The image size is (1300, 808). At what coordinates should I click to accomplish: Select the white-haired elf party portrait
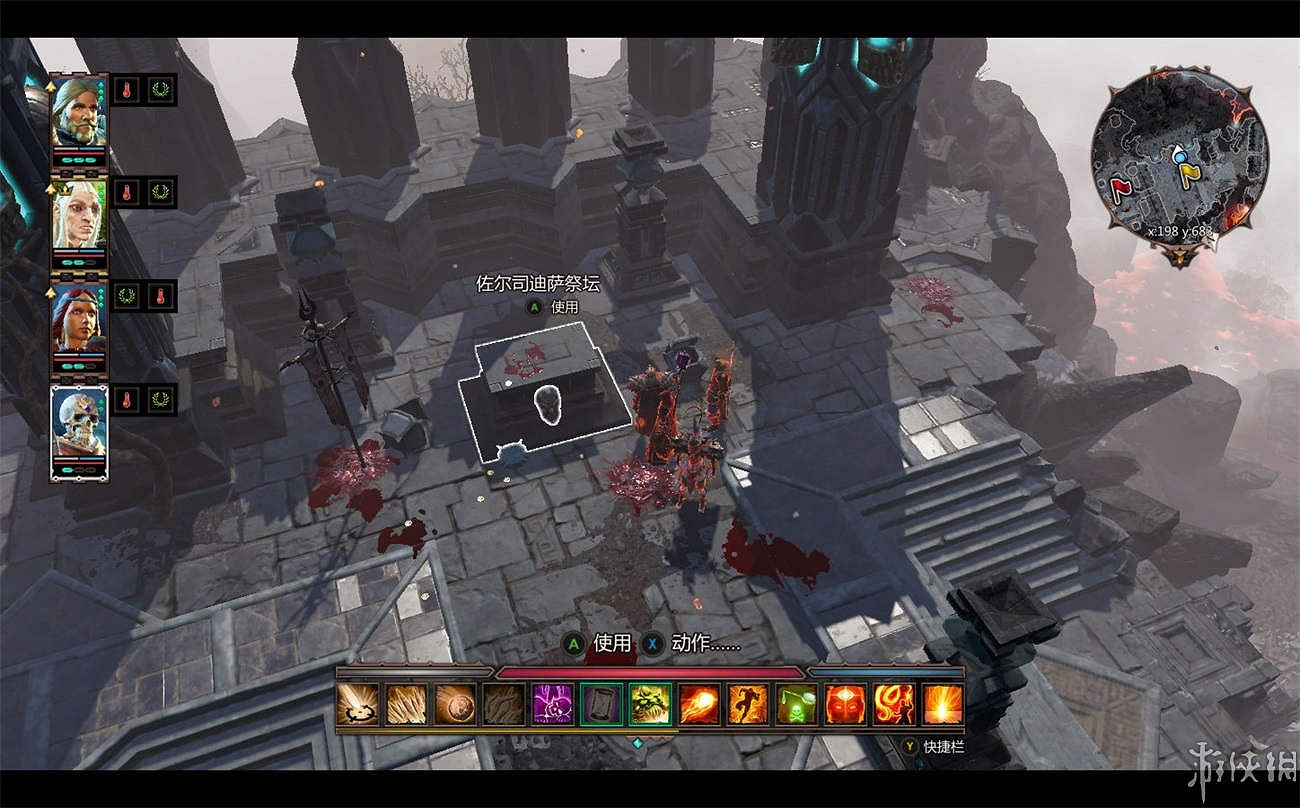pyautogui.click(x=79, y=217)
